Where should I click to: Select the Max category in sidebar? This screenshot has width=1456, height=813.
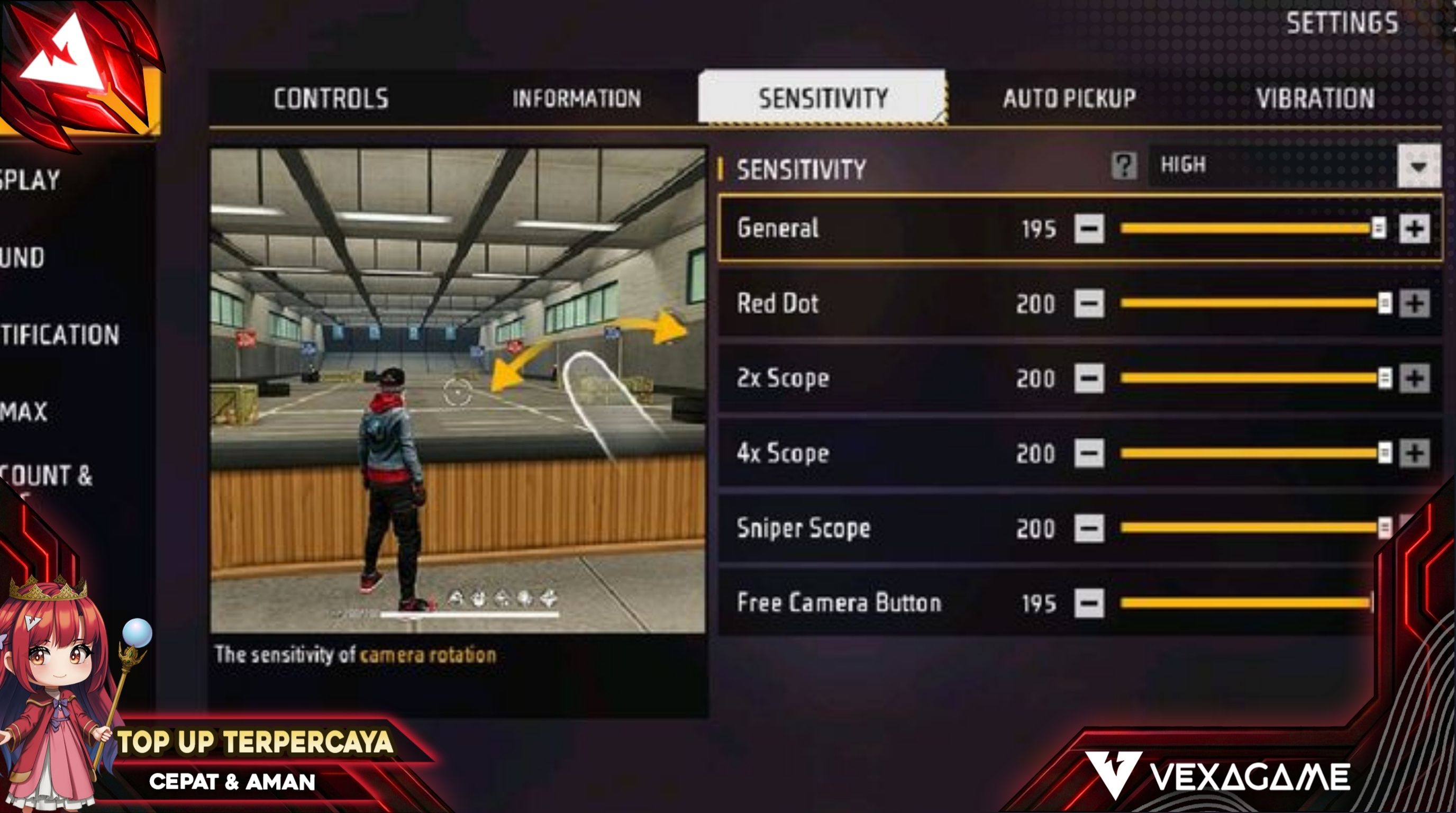click(x=24, y=412)
